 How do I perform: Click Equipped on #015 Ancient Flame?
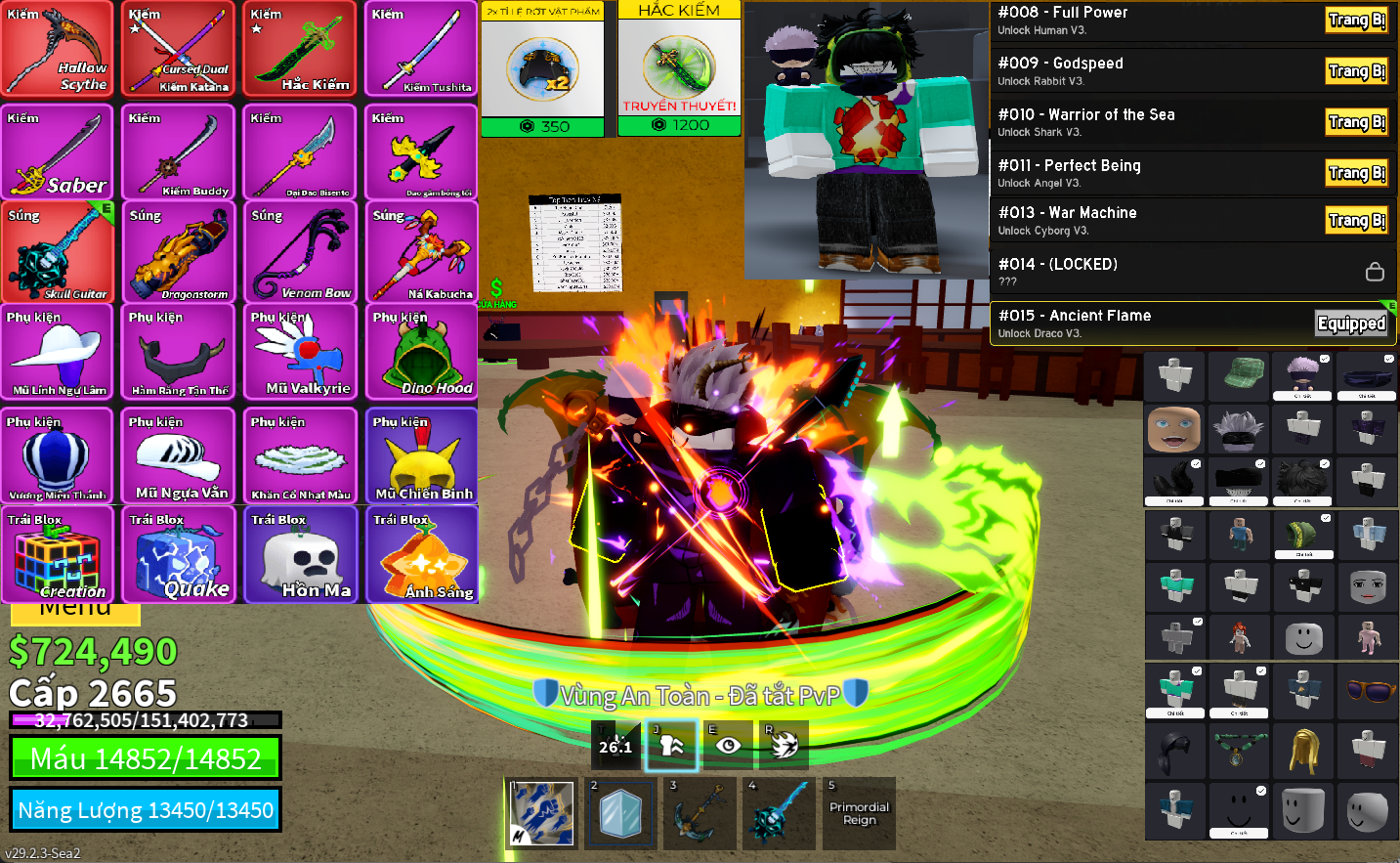(x=1351, y=324)
